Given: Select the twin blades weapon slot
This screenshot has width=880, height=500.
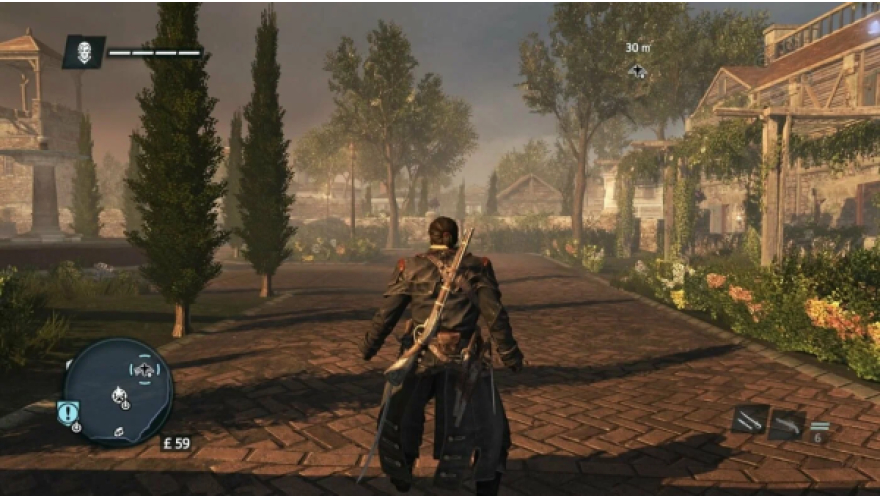Looking at the screenshot, I should point(749,420).
